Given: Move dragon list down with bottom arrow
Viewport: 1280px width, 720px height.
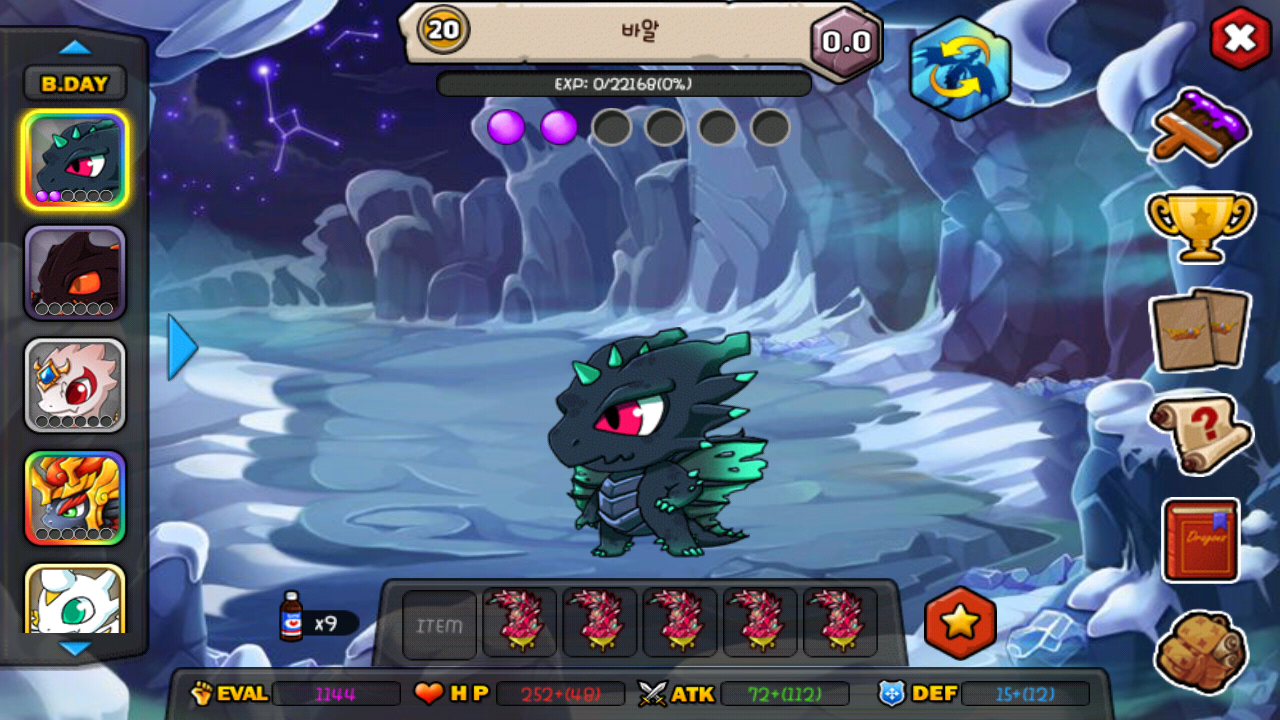Looking at the screenshot, I should (x=75, y=648).
